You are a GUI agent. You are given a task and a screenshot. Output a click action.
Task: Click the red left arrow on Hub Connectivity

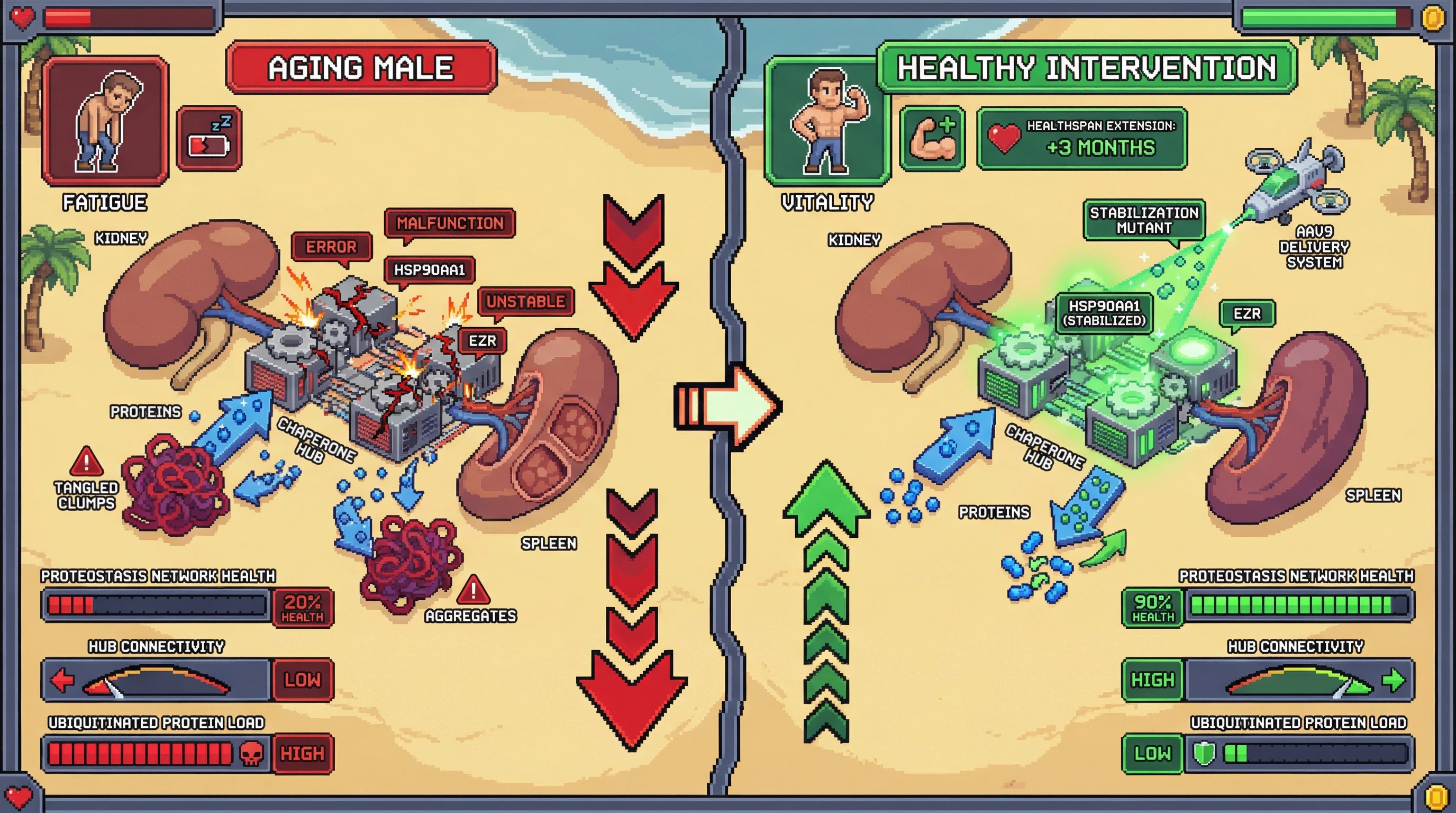(61, 680)
